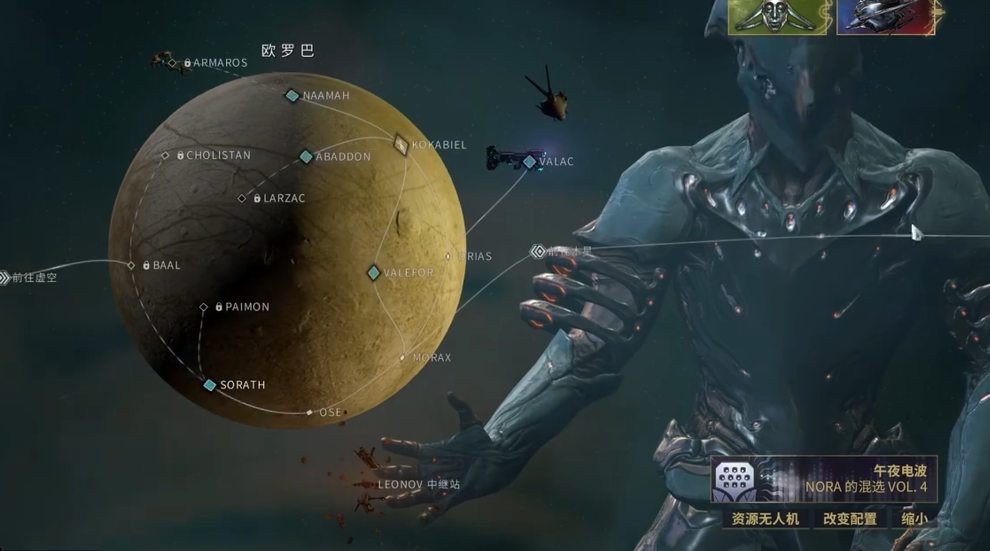The image size is (990, 551).
Task: Click the 资源无人机 button
Action: coord(765,519)
